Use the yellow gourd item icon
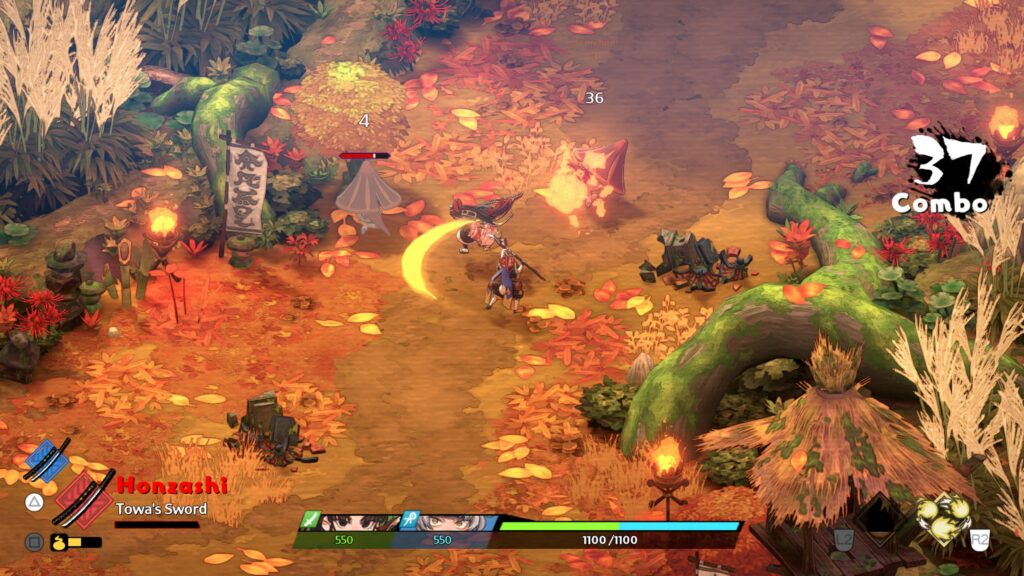This screenshot has width=1024, height=576. coord(58,542)
